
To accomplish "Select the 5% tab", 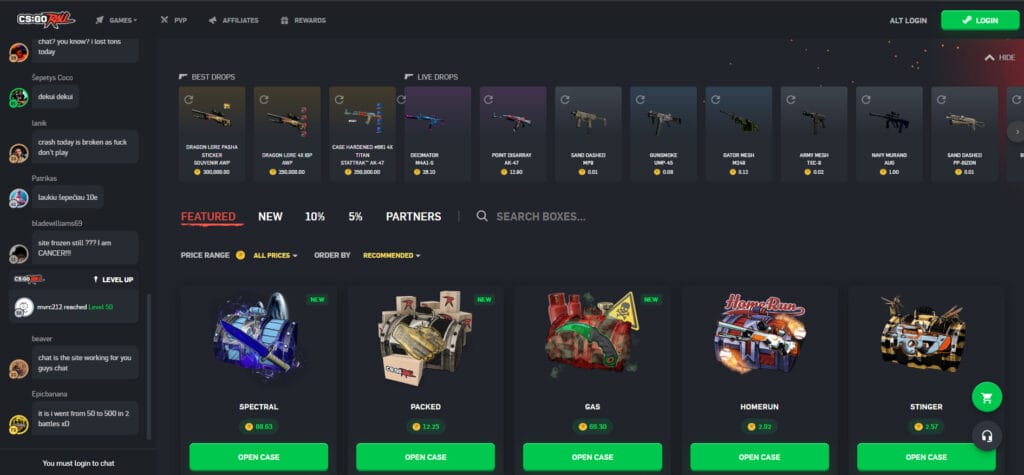I will click(355, 216).
